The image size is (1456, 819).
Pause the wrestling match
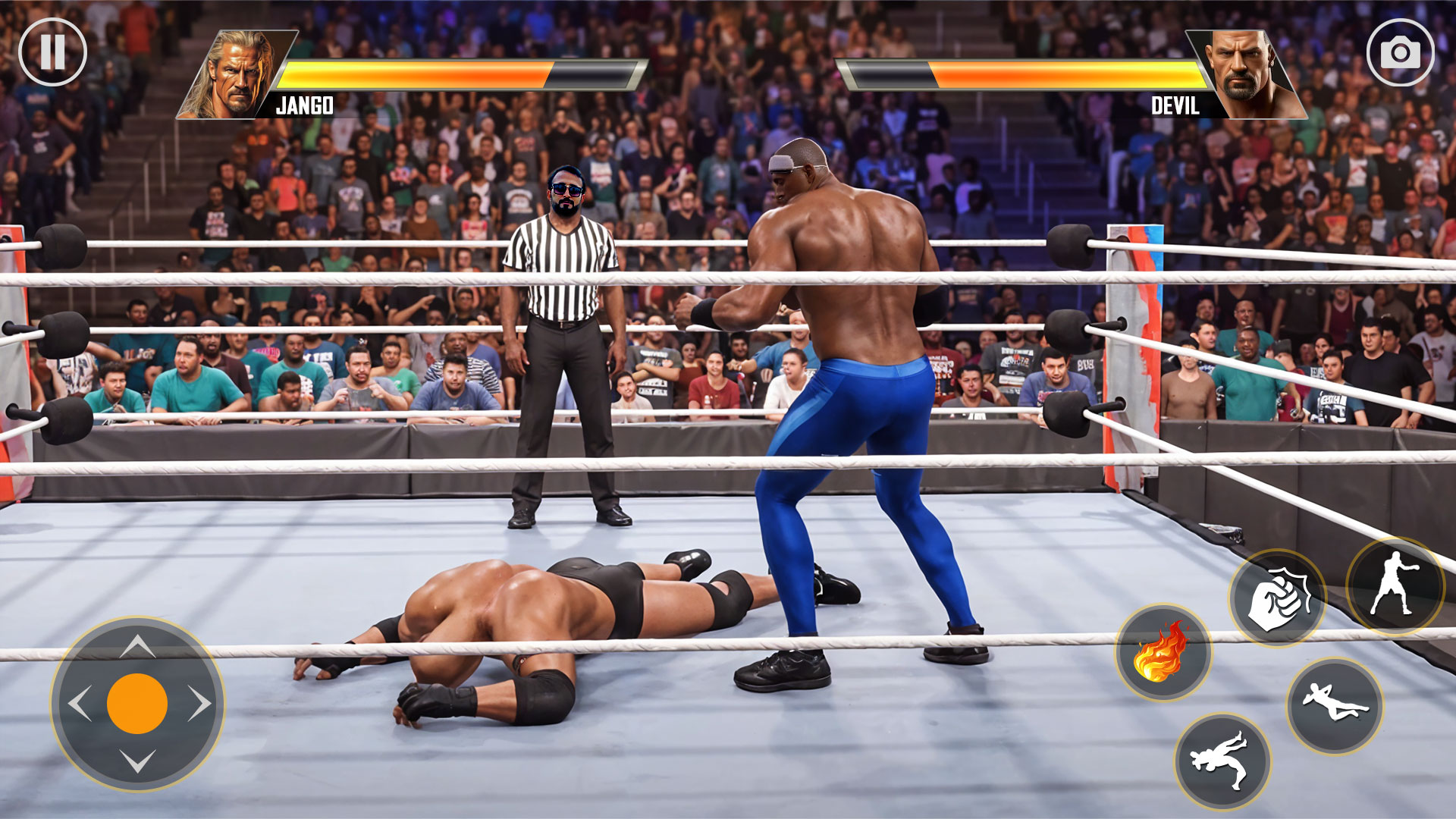[53, 52]
